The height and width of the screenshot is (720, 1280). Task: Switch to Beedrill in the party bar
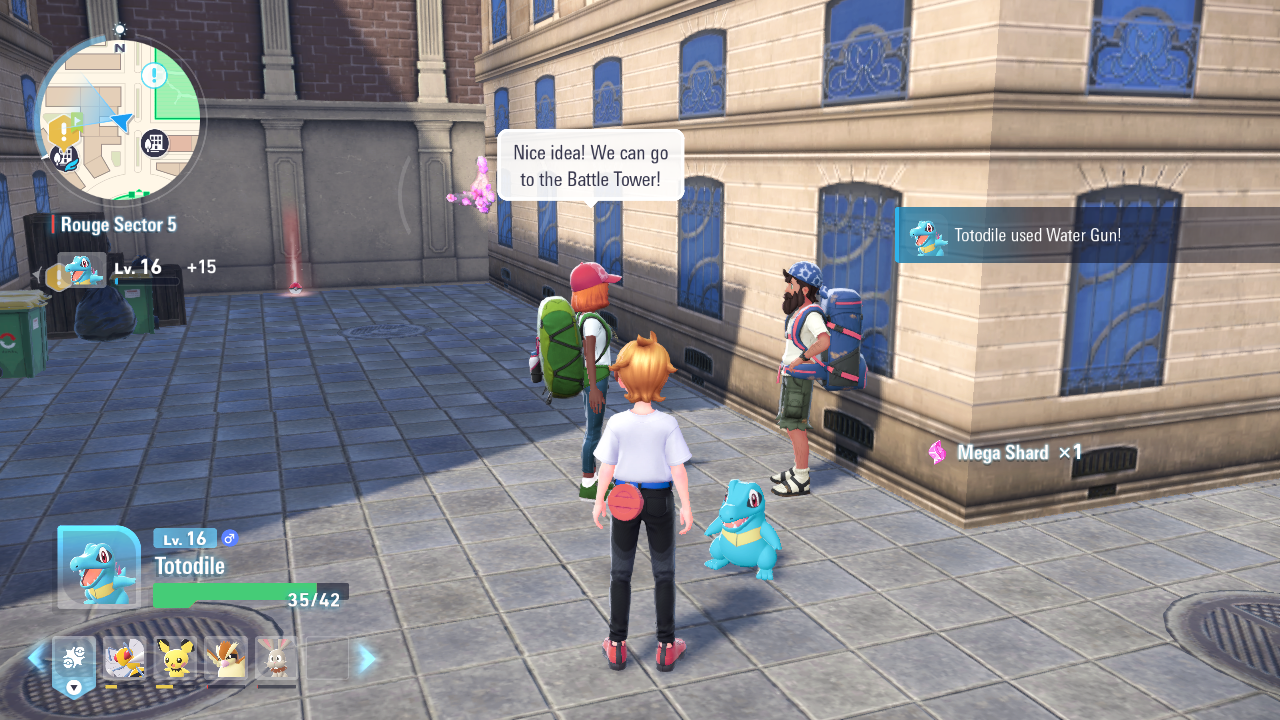[x=124, y=658]
